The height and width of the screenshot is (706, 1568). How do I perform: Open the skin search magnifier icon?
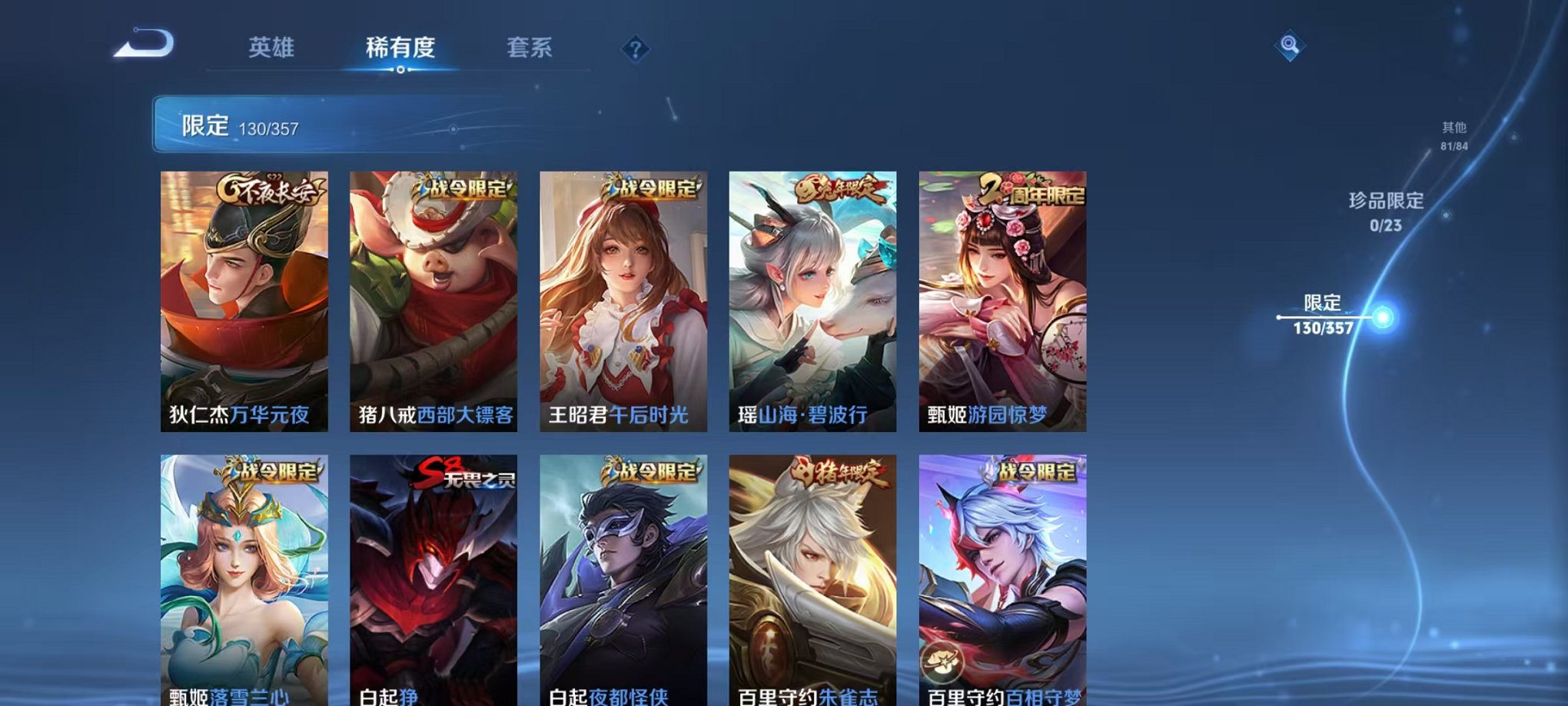1291,46
